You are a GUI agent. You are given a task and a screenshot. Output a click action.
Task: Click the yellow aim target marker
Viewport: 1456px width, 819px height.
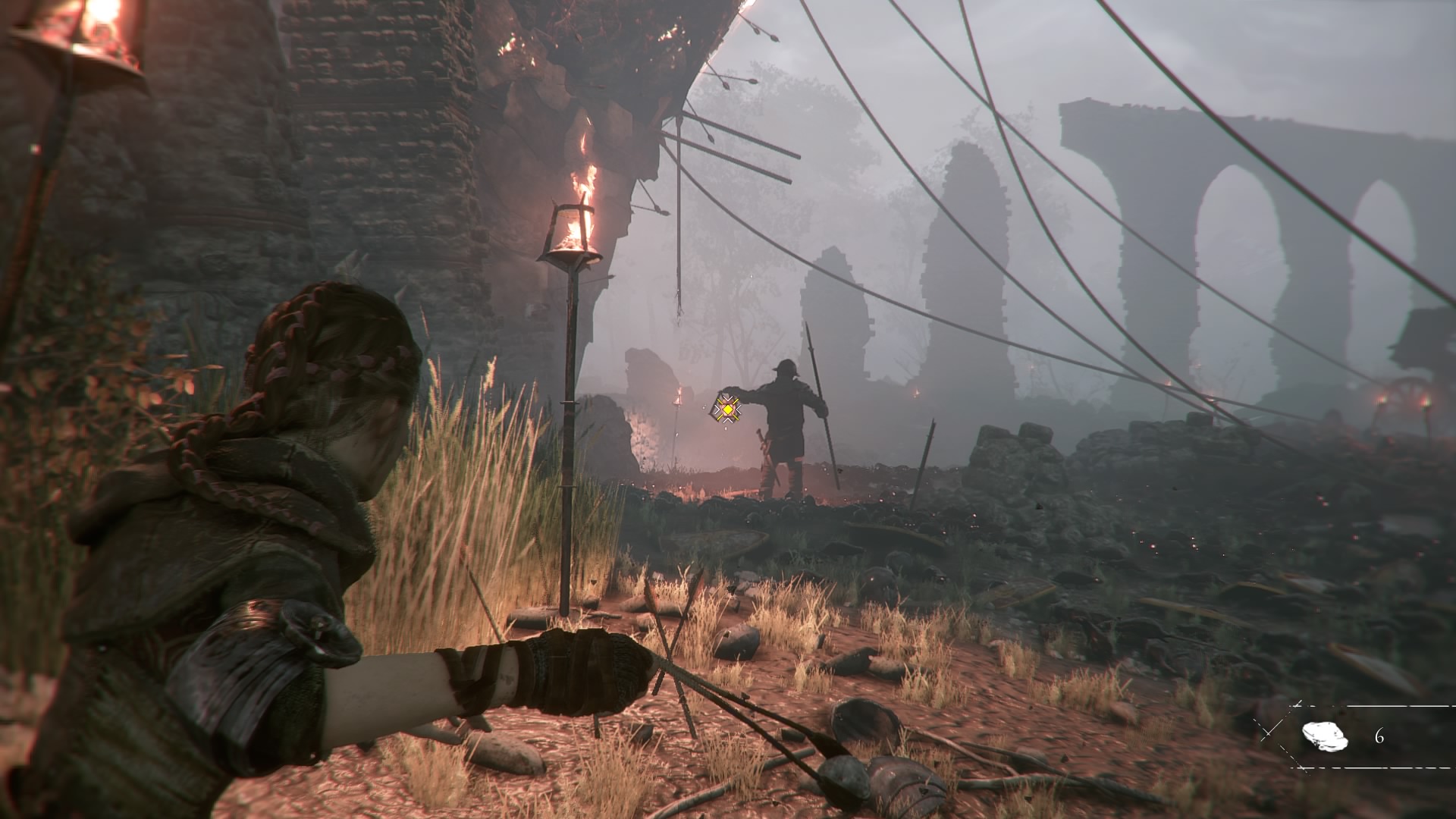click(727, 409)
